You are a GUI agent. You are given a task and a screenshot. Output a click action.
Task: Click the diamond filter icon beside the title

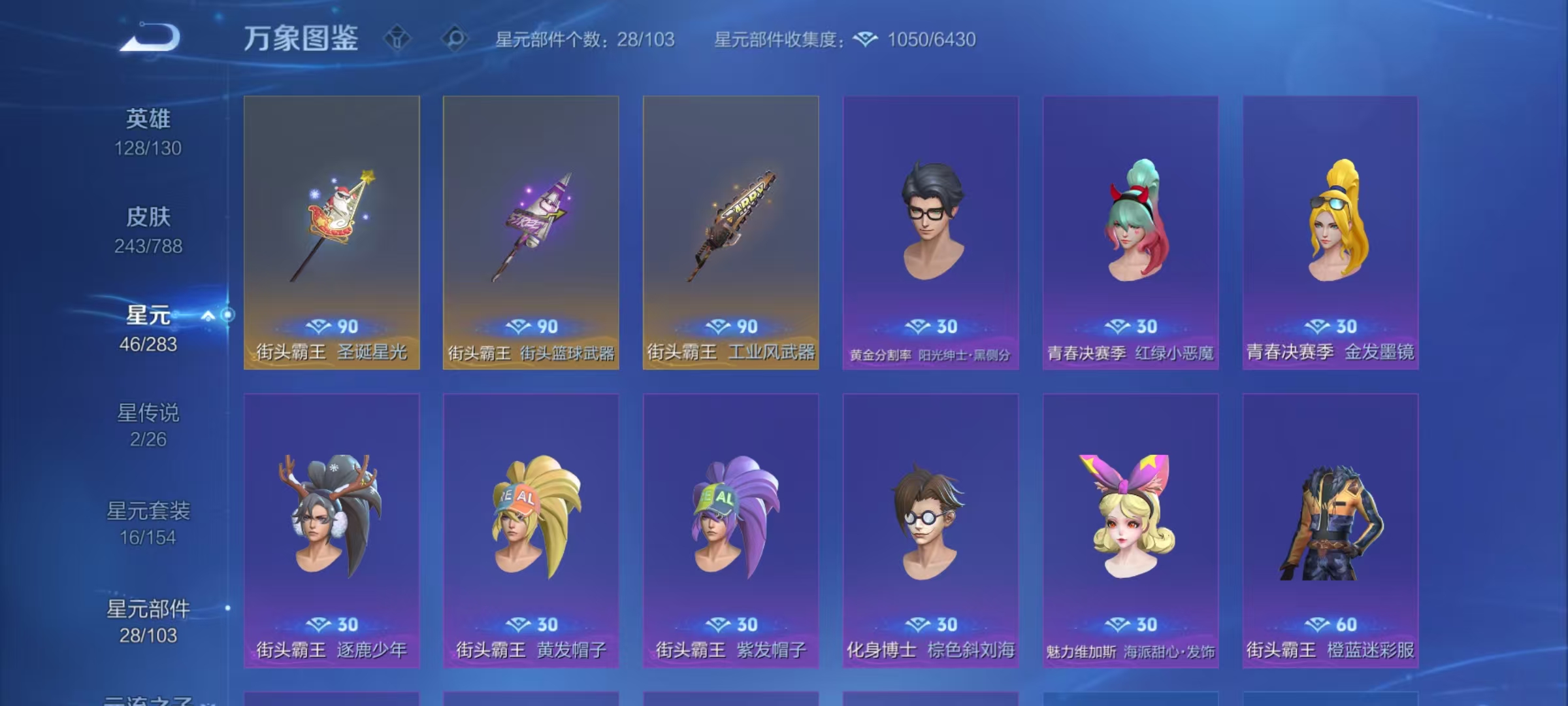(x=397, y=39)
